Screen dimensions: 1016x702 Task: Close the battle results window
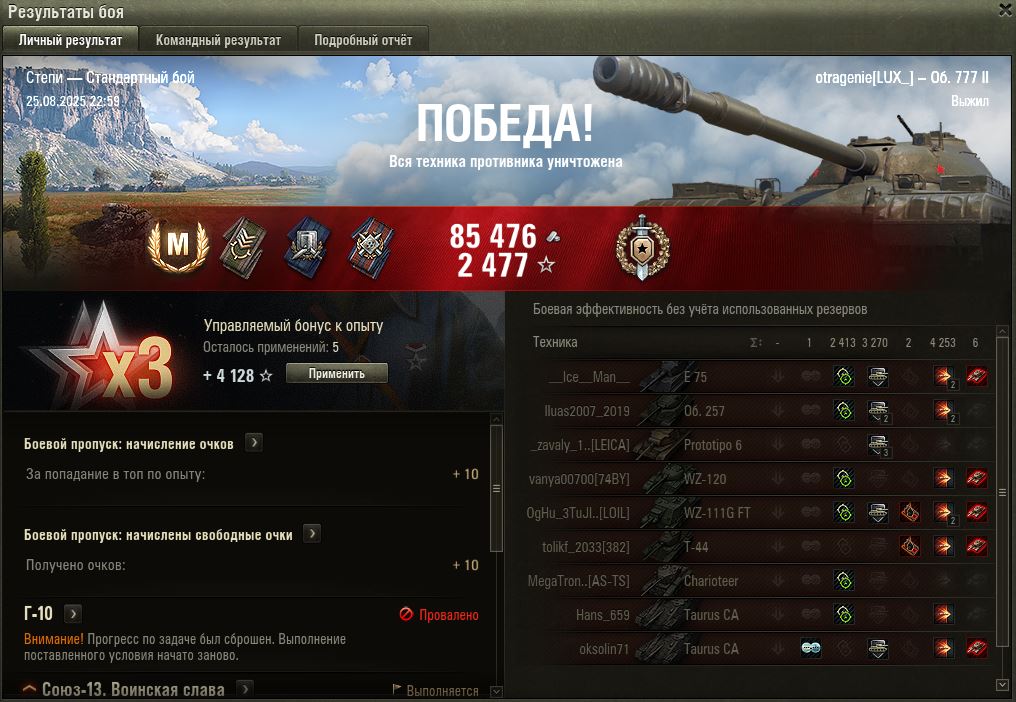pos(1005,10)
